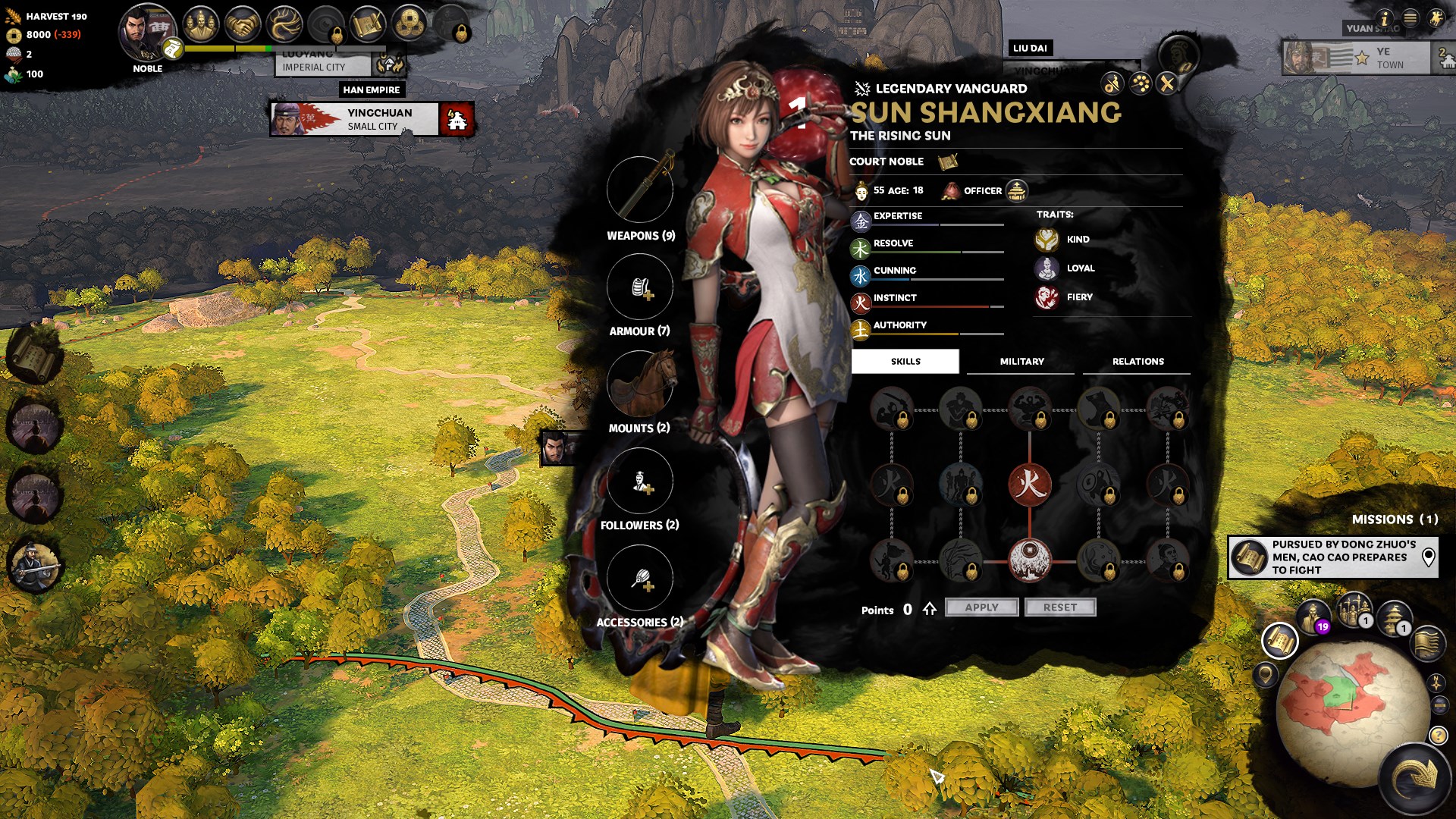Select the Skills tab

coord(905,362)
